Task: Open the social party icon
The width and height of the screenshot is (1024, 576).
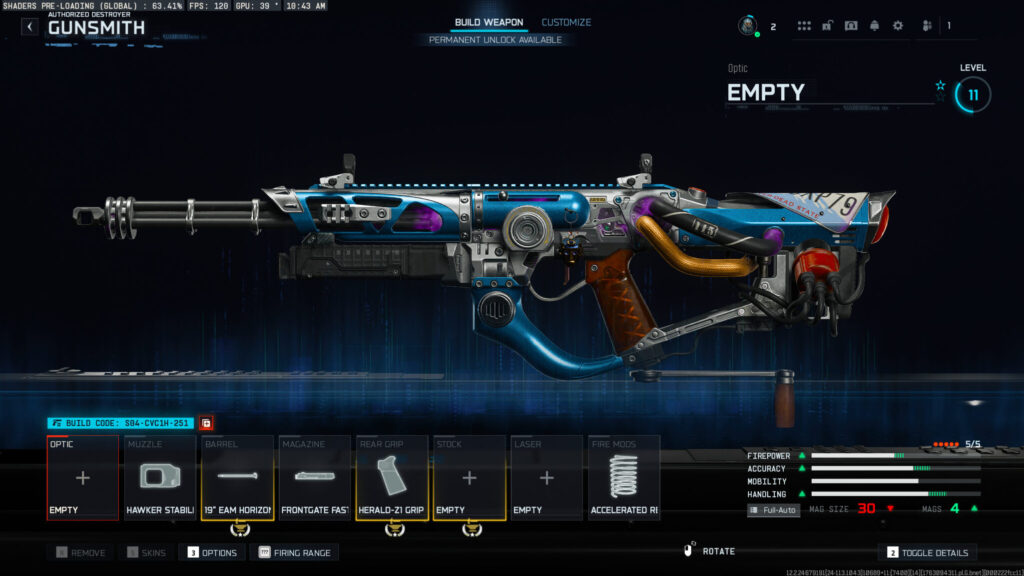Action: [x=927, y=25]
